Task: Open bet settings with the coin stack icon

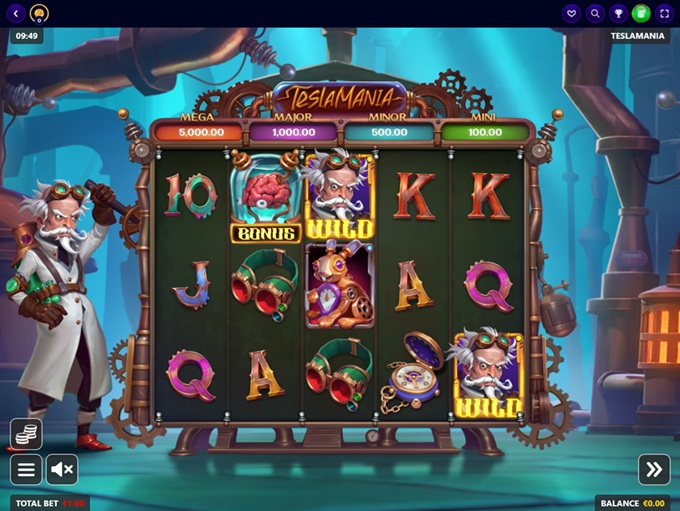Action: 26,434
